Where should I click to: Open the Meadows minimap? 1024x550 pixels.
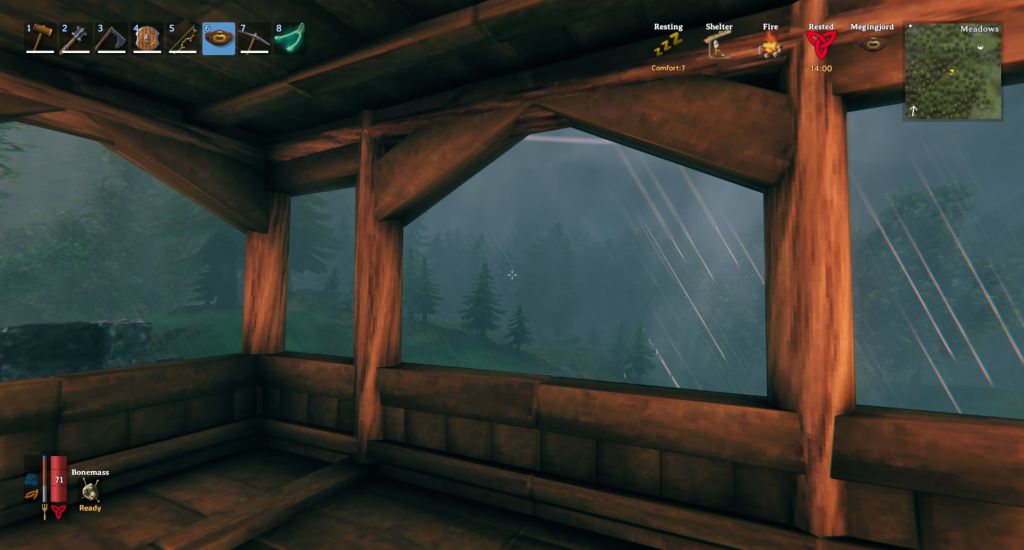point(953,72)
